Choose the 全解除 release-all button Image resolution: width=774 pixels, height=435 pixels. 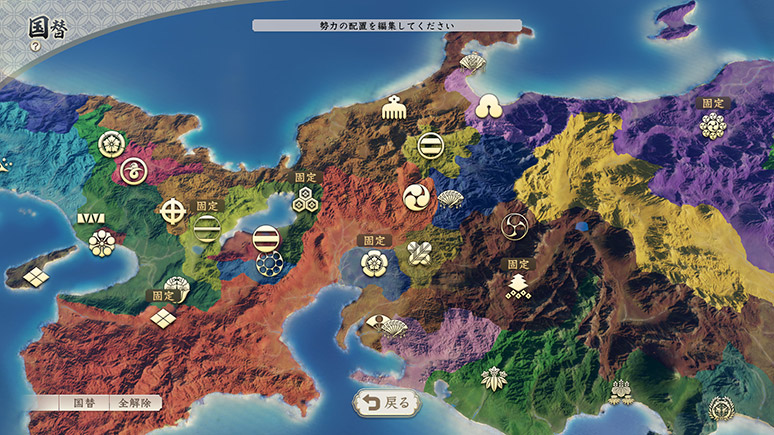pos(134,403)
